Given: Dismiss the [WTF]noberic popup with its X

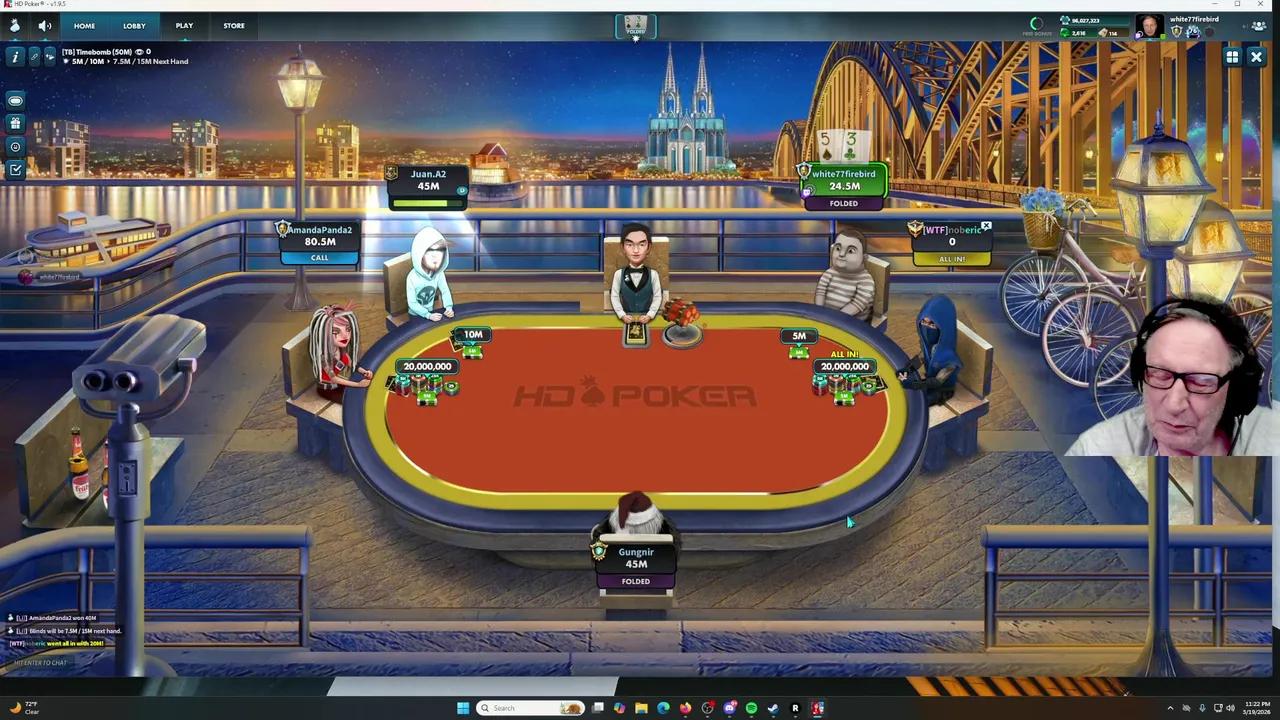Looking at the screenshot, I should pos(986,226).
